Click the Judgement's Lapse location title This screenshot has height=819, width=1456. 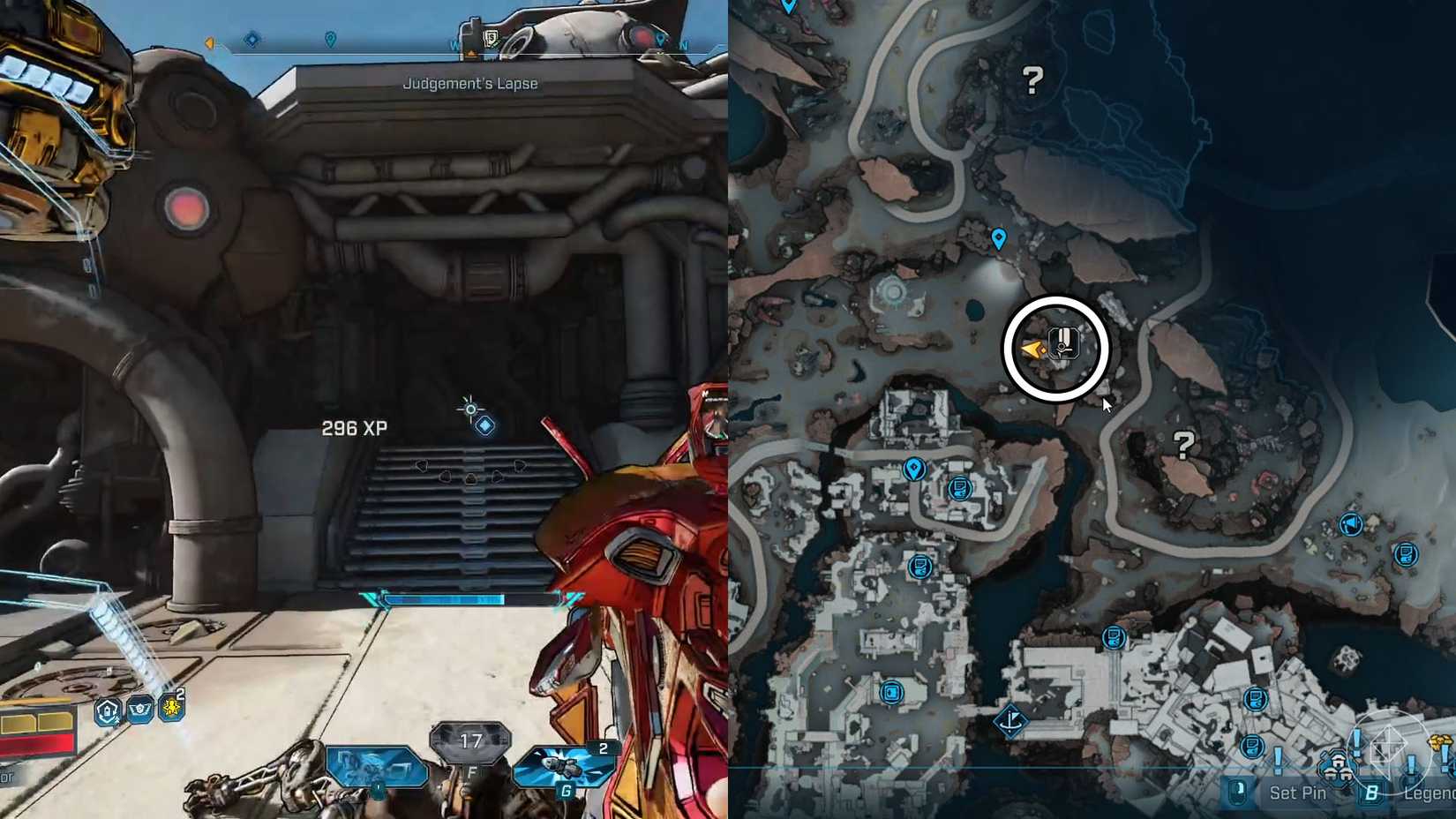coord(469,82)
